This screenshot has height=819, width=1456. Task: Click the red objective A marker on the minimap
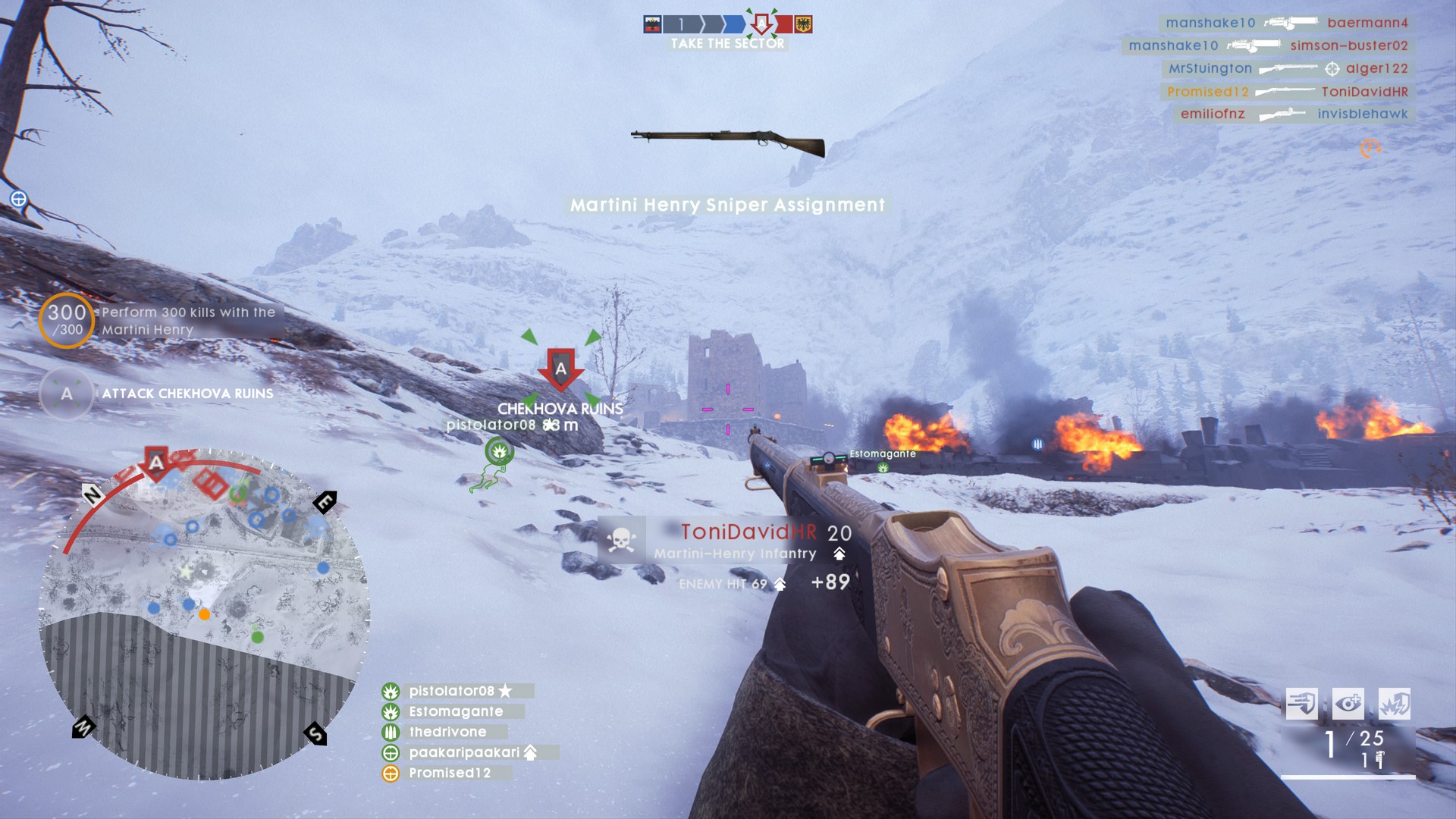156,463
